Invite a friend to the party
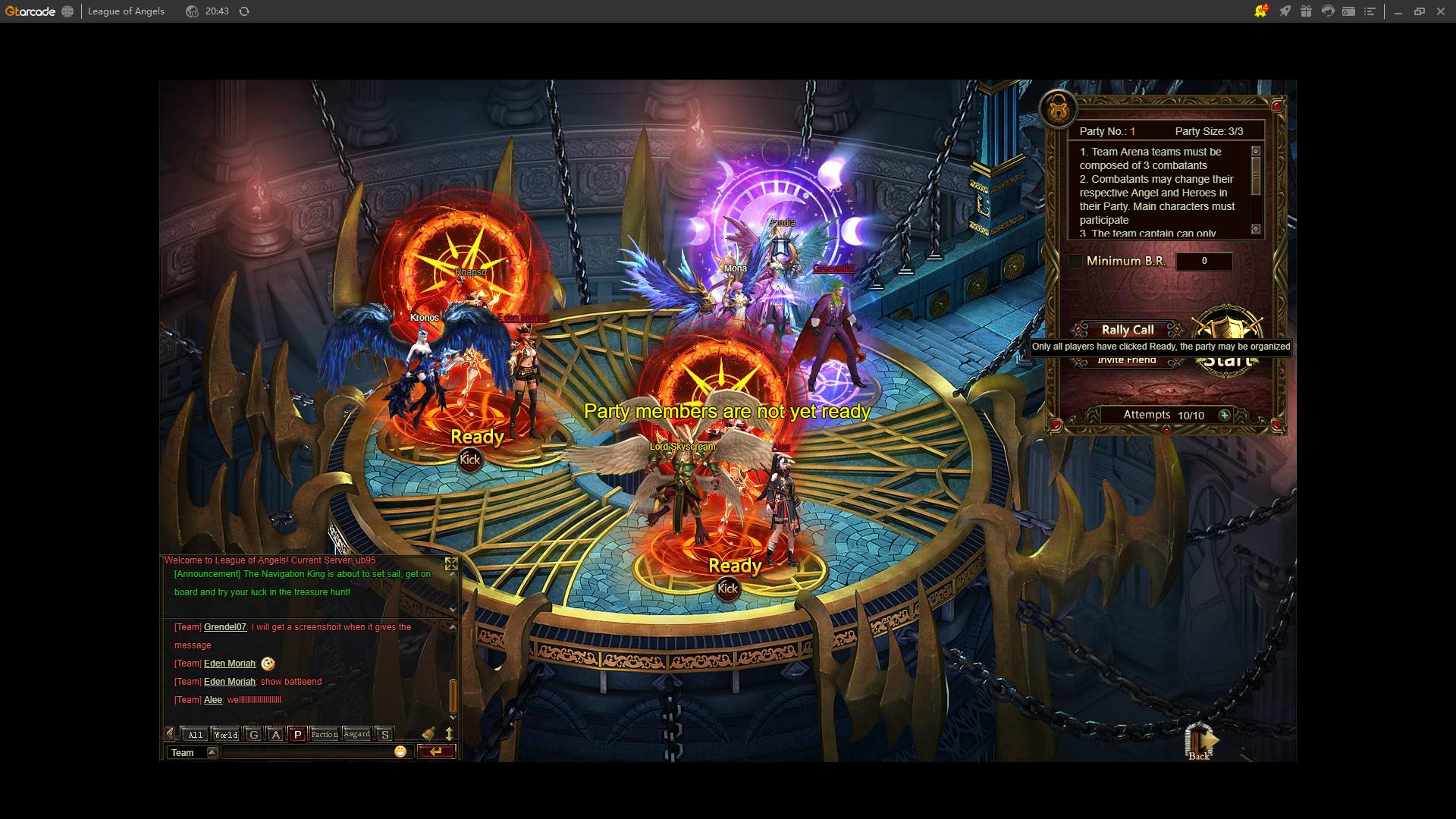The height and width of the screenshot is (819, 1456). click(1127, 360)
